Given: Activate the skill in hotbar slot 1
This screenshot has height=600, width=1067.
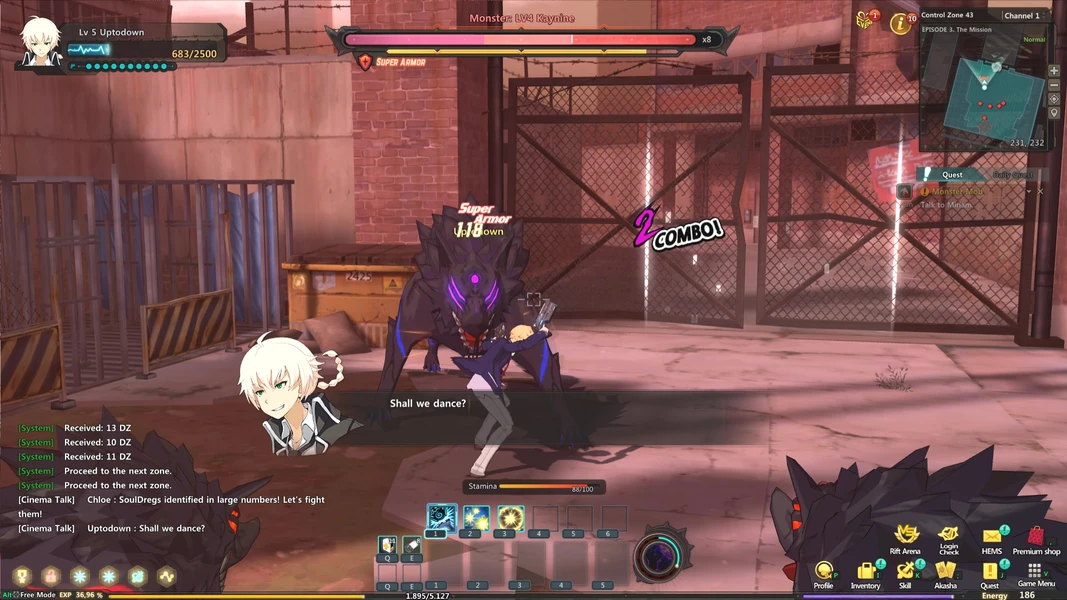Looking at the screenshot, I should [x=441, y=517].
